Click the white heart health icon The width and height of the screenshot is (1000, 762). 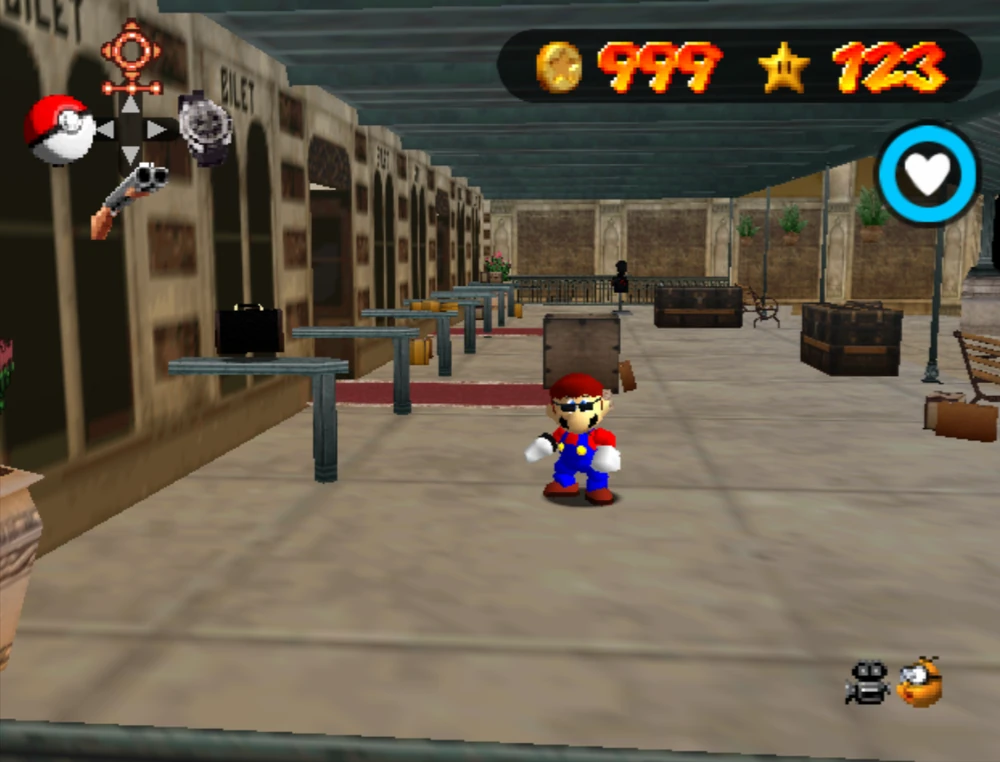pyautogui.click(x=927, y=174)
